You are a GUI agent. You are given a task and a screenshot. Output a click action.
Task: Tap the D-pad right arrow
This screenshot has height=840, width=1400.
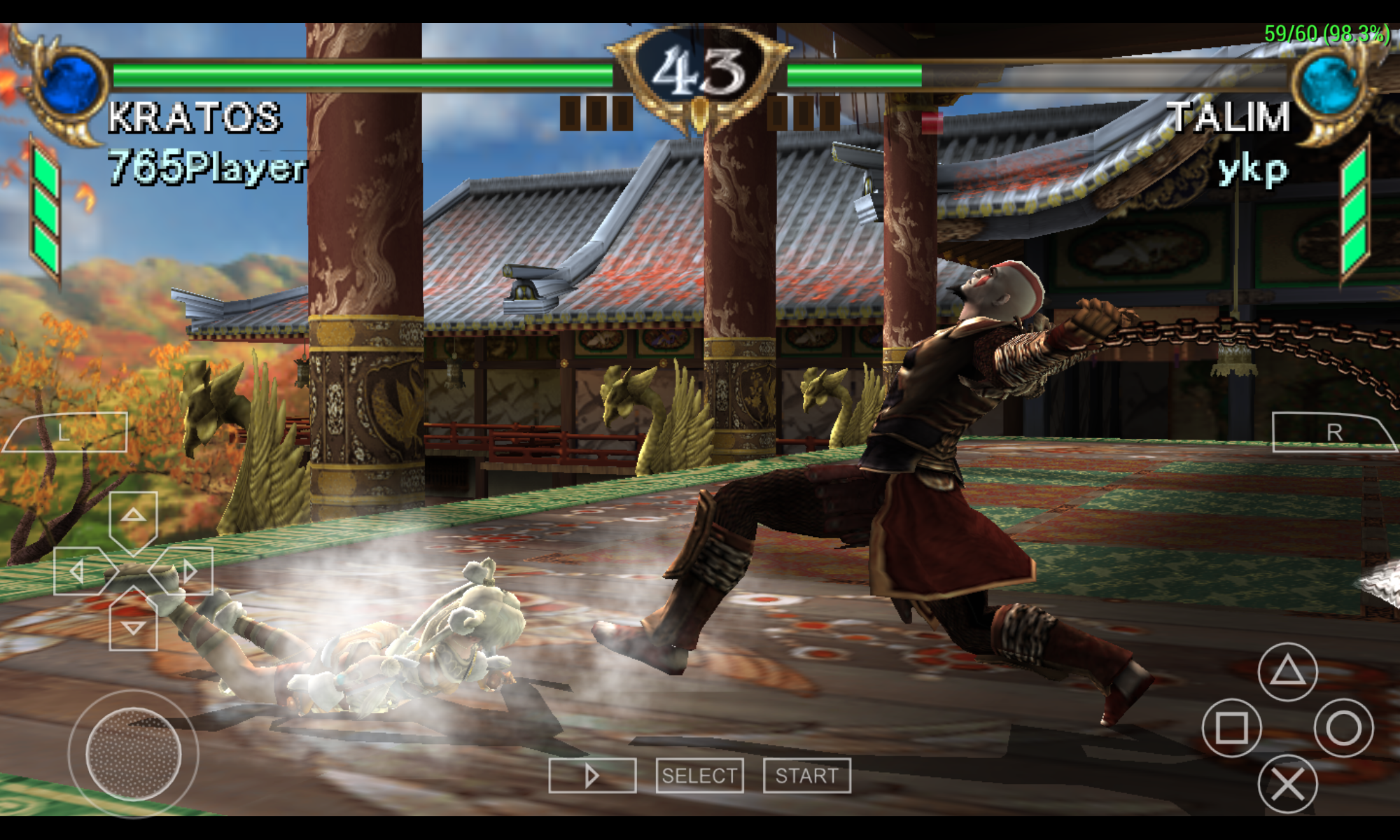tap(188, 571)
